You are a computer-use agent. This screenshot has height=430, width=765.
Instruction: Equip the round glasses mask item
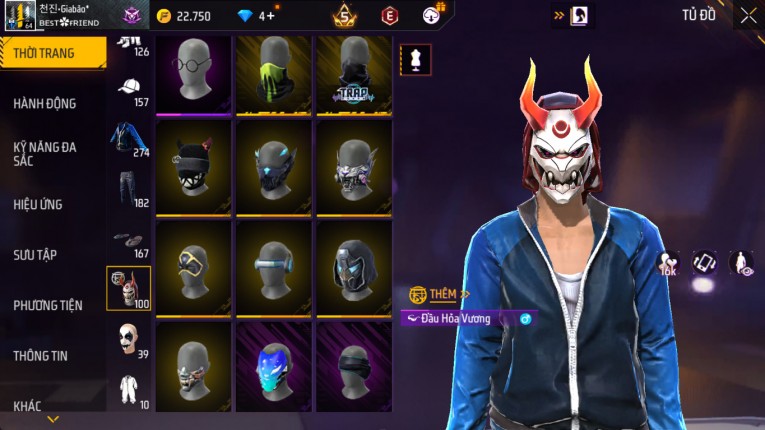[x=193, y=75]
